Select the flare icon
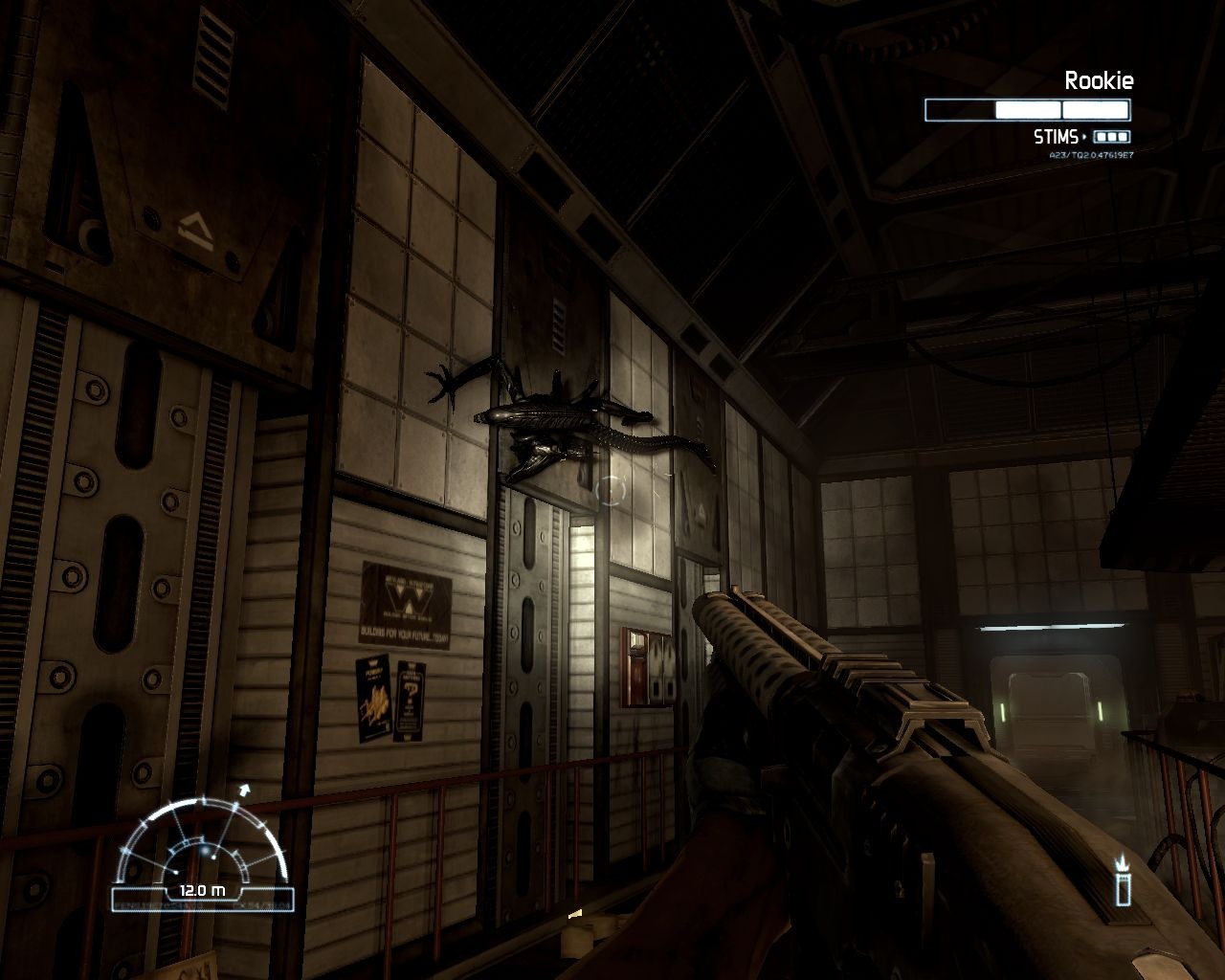Viewport: 1225px width, 980px height. pyautogui.click(x=1122, y=882)
